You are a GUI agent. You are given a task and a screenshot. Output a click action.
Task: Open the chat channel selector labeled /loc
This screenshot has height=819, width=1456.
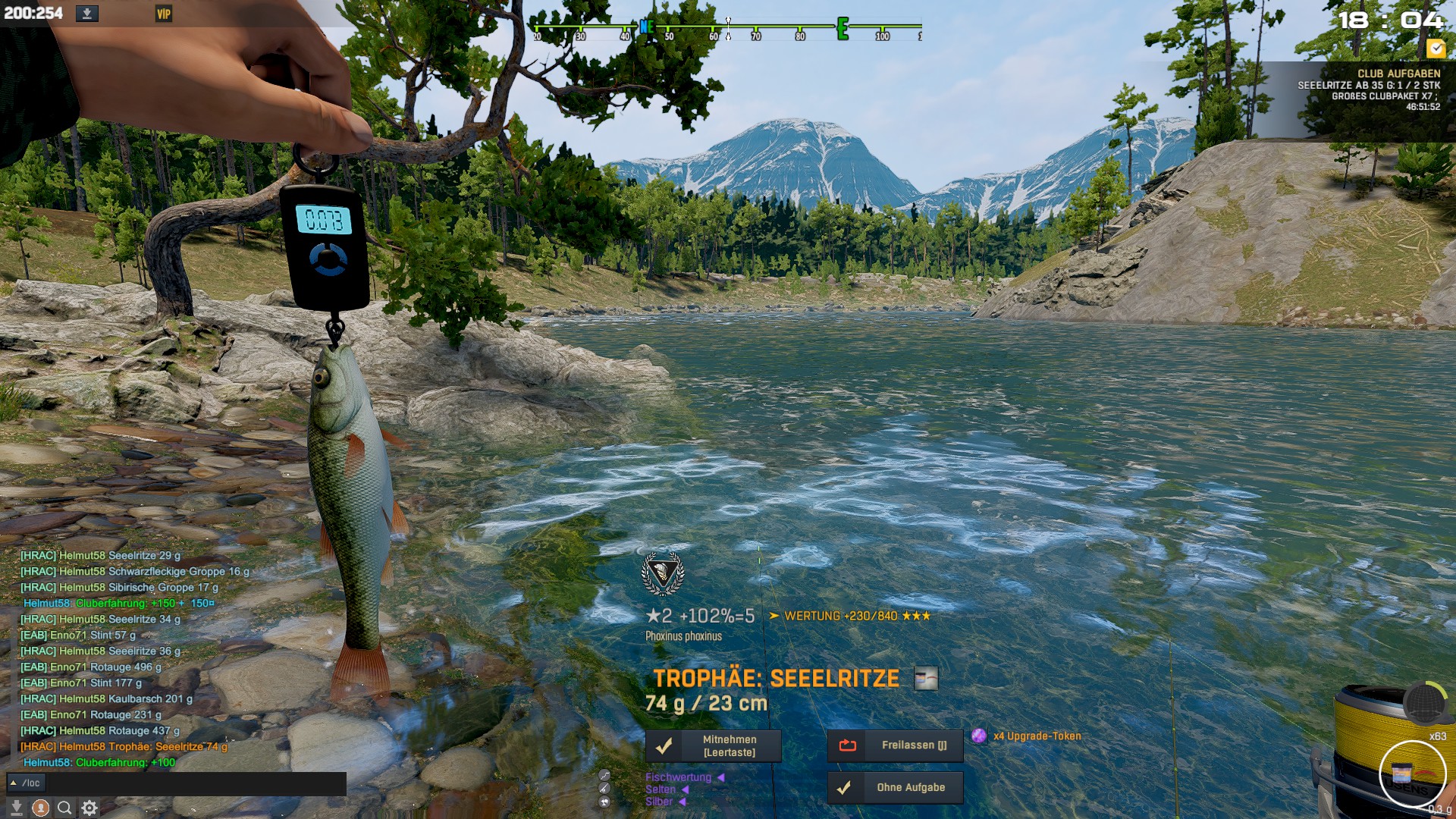[26, 783]
